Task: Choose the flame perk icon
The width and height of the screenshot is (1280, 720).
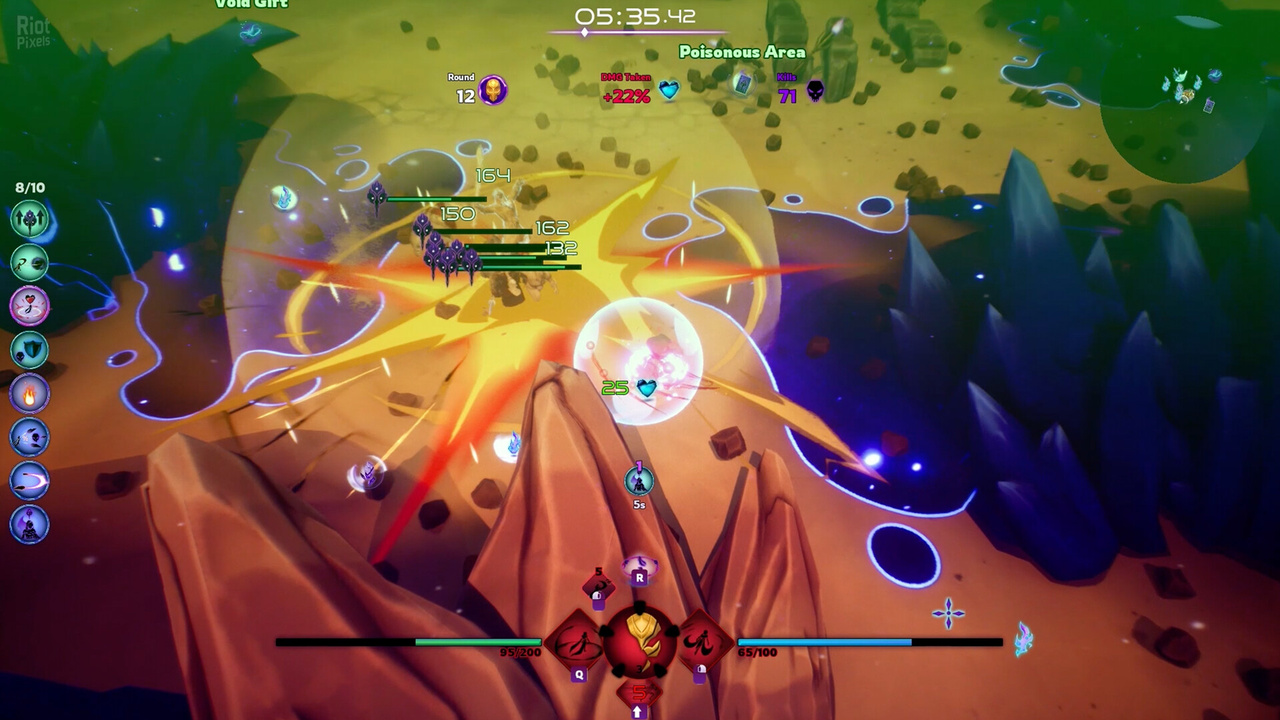Action: 30,393
